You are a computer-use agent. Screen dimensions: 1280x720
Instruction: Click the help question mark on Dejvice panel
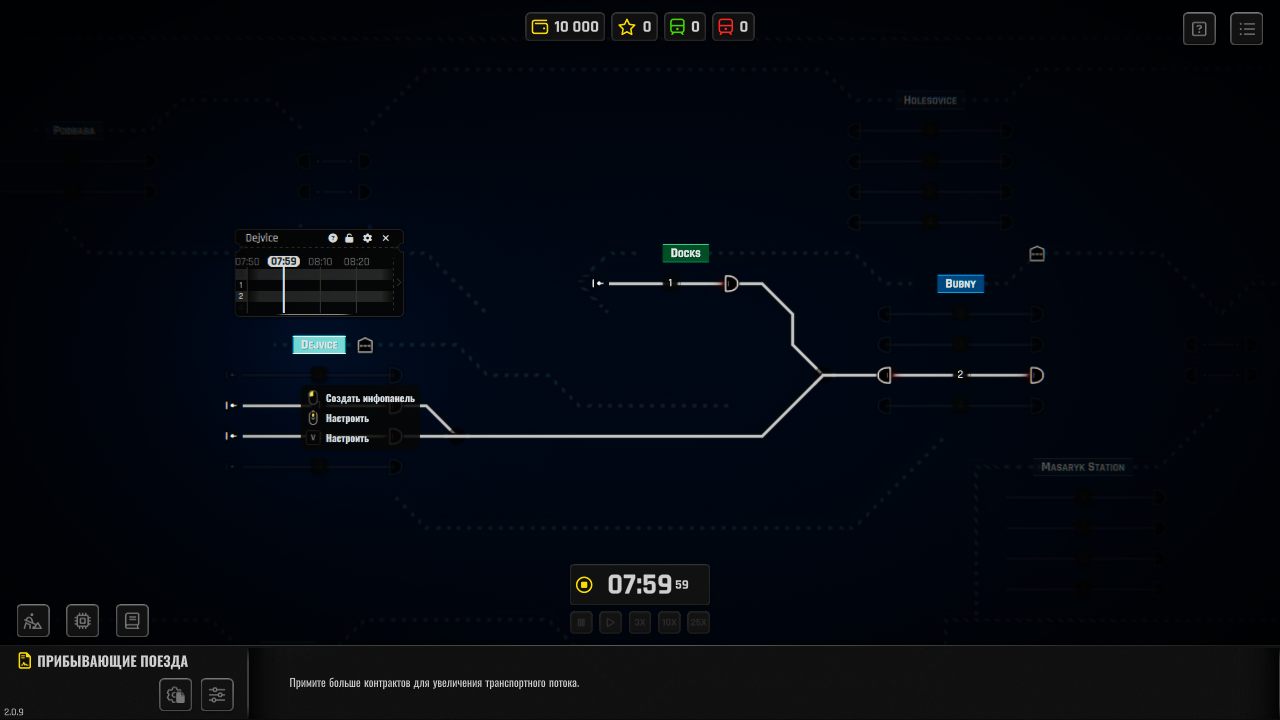(333, 238)
